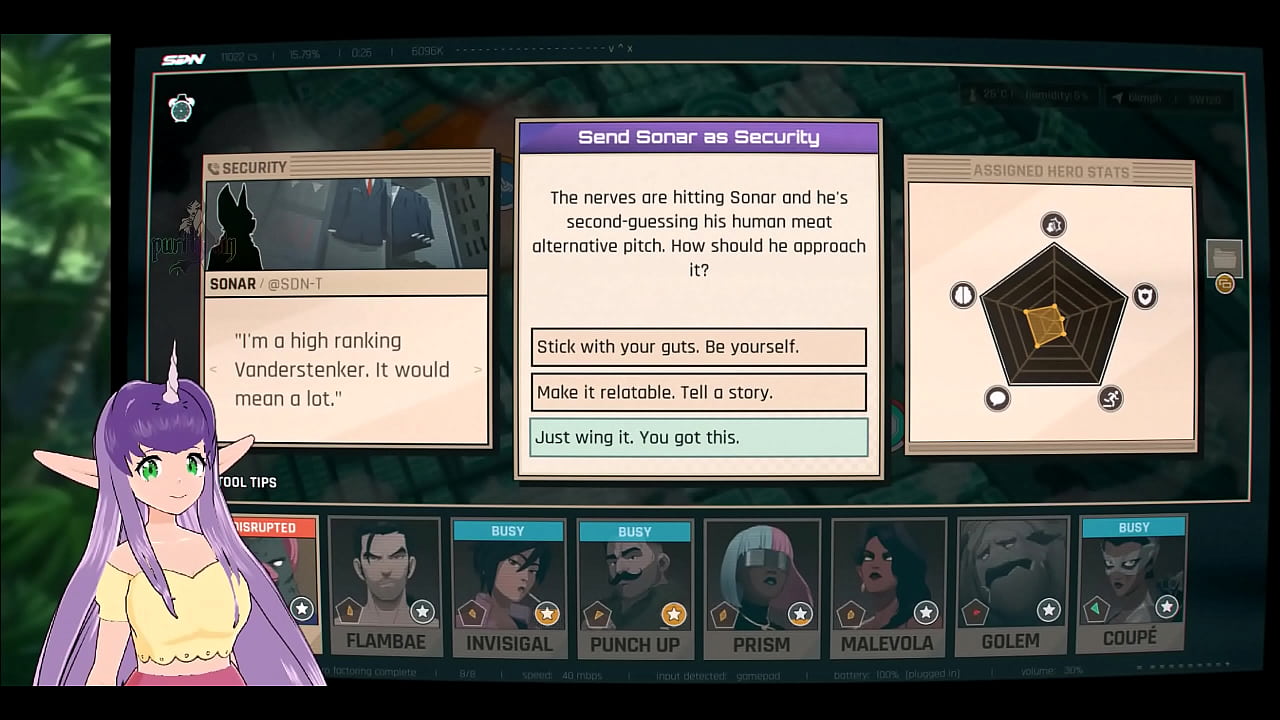Choose the Punch Up hero card
This screenshot has height=720, width=1280.
[x=635, y=588]
